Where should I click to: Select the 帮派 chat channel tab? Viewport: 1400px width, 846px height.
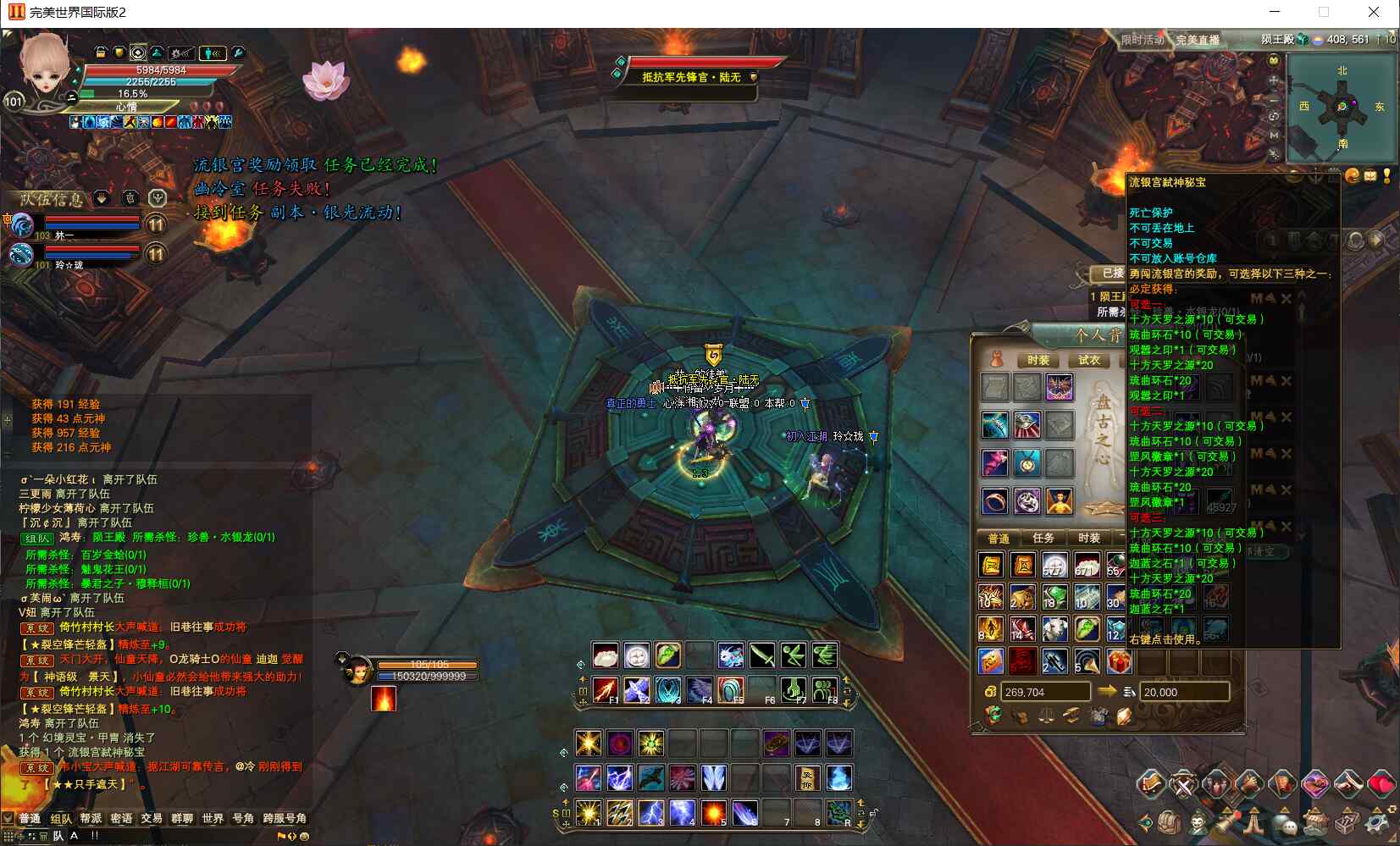point(91,818)
